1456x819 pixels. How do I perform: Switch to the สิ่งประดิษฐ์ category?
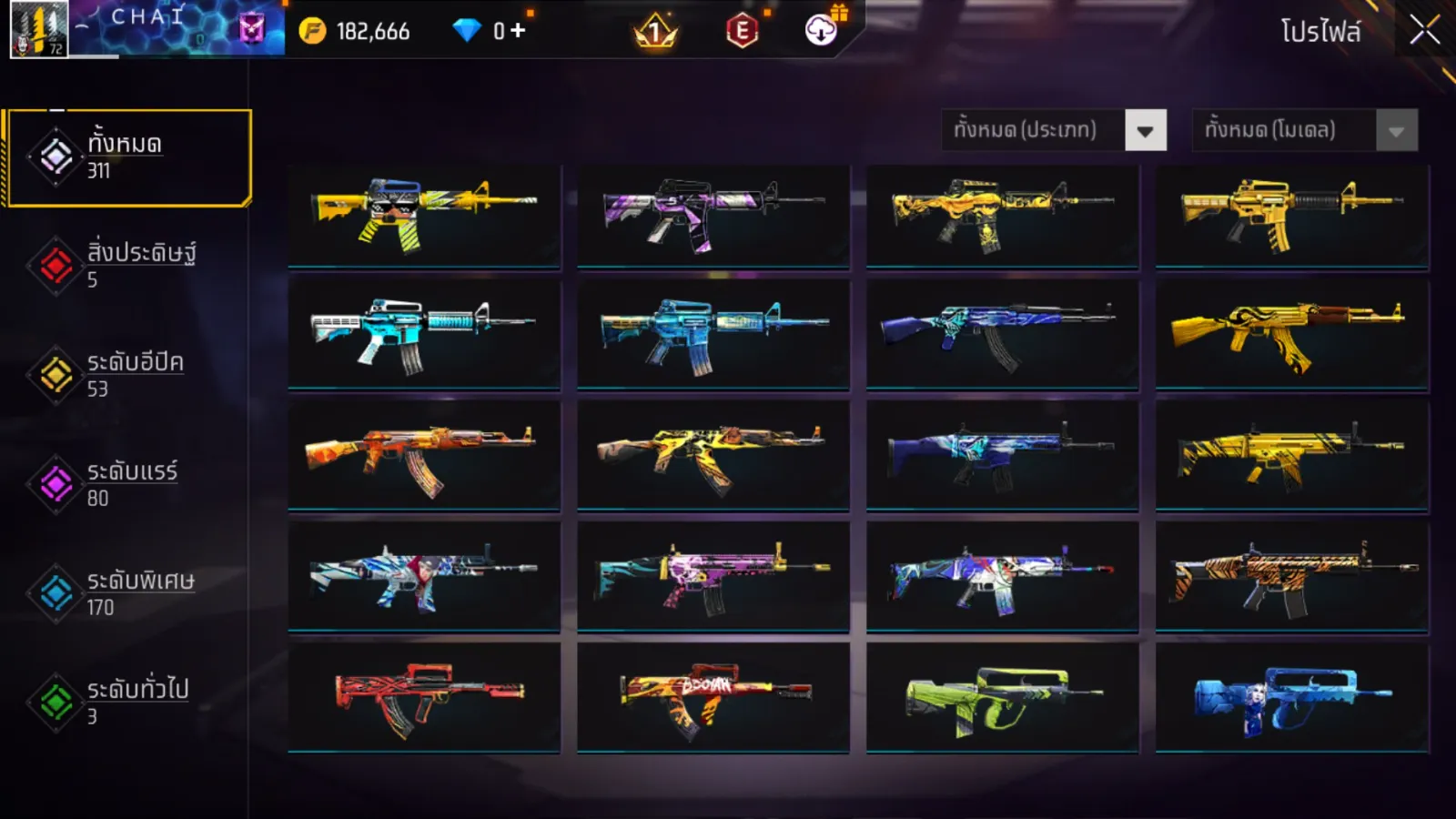point(127,265)
